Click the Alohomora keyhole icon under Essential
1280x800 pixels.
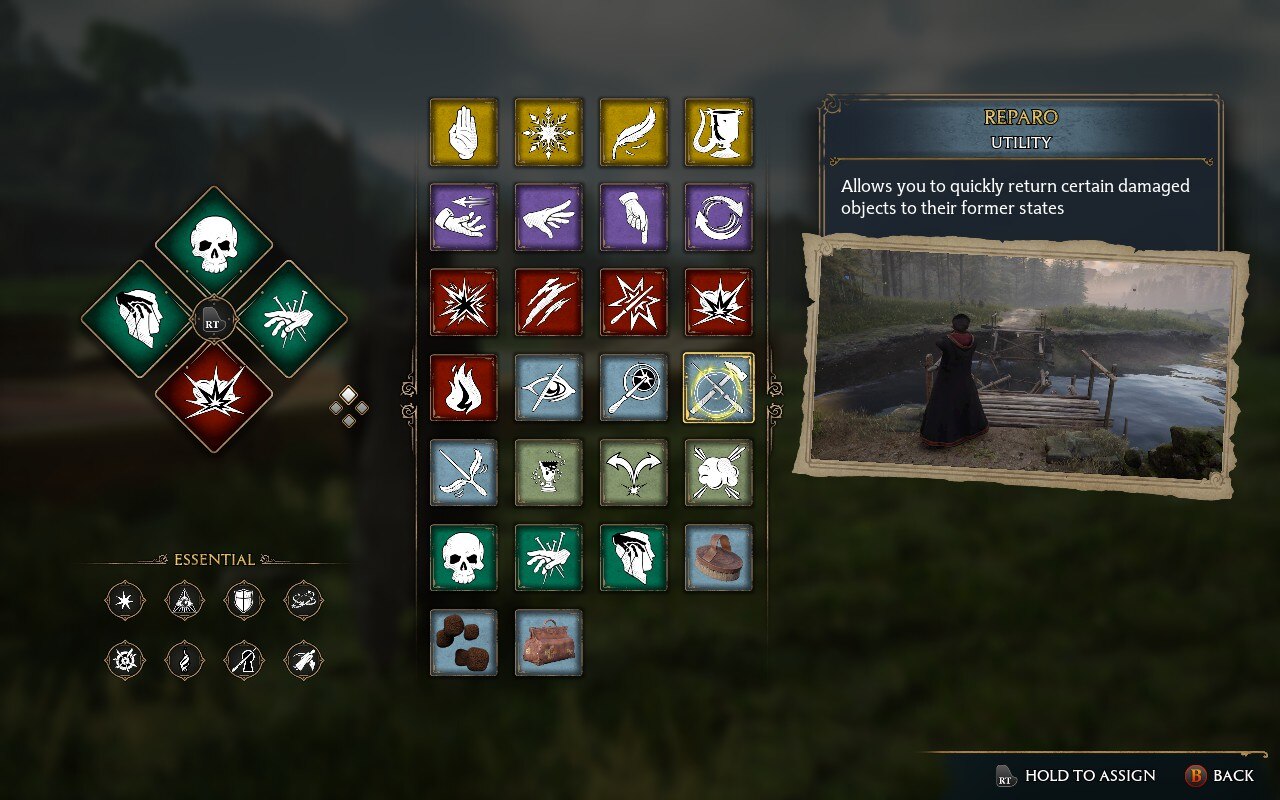pyautogui.click(x=244, y=661)
